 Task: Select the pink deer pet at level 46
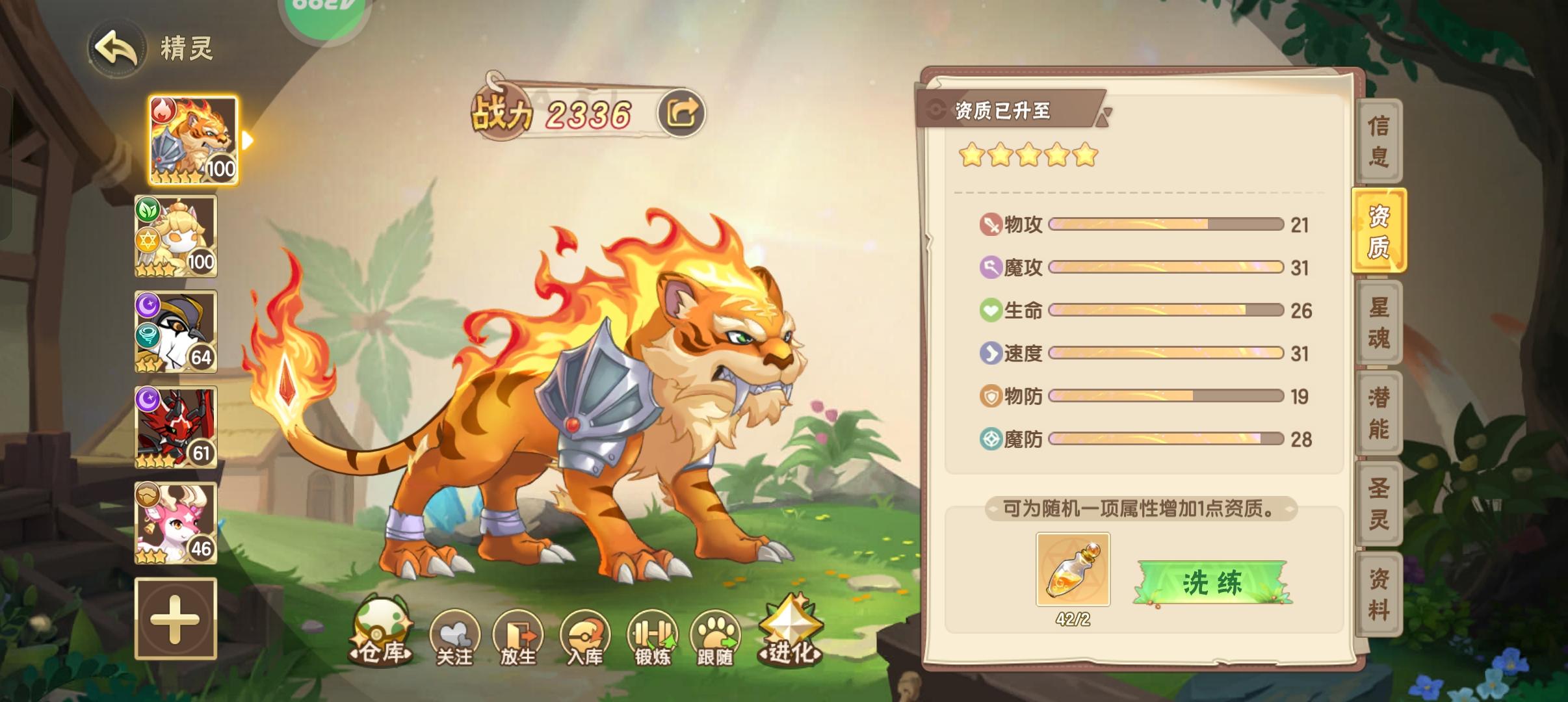(x=176, y=523)
